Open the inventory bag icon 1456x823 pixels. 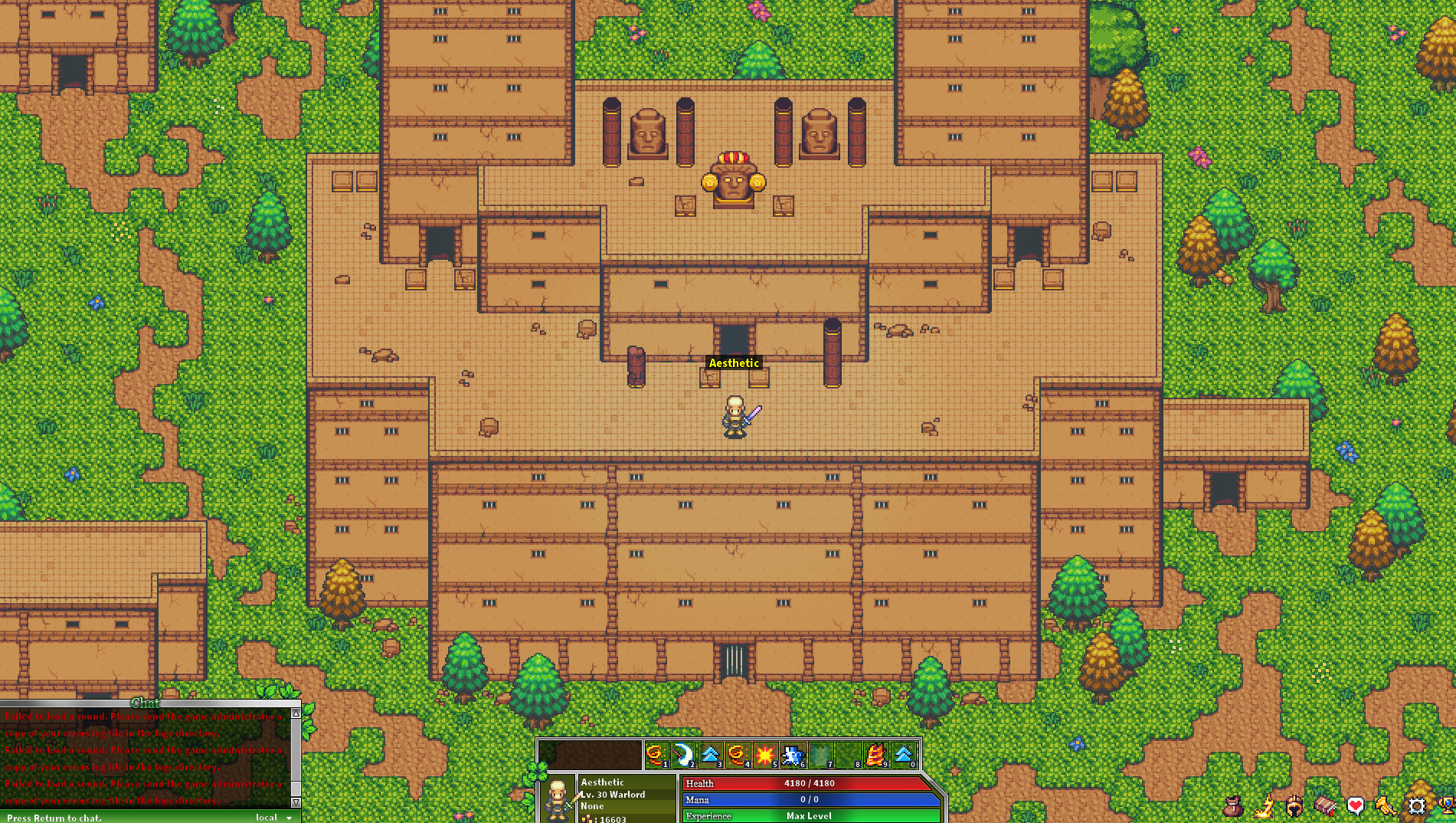pos(1232,806)
